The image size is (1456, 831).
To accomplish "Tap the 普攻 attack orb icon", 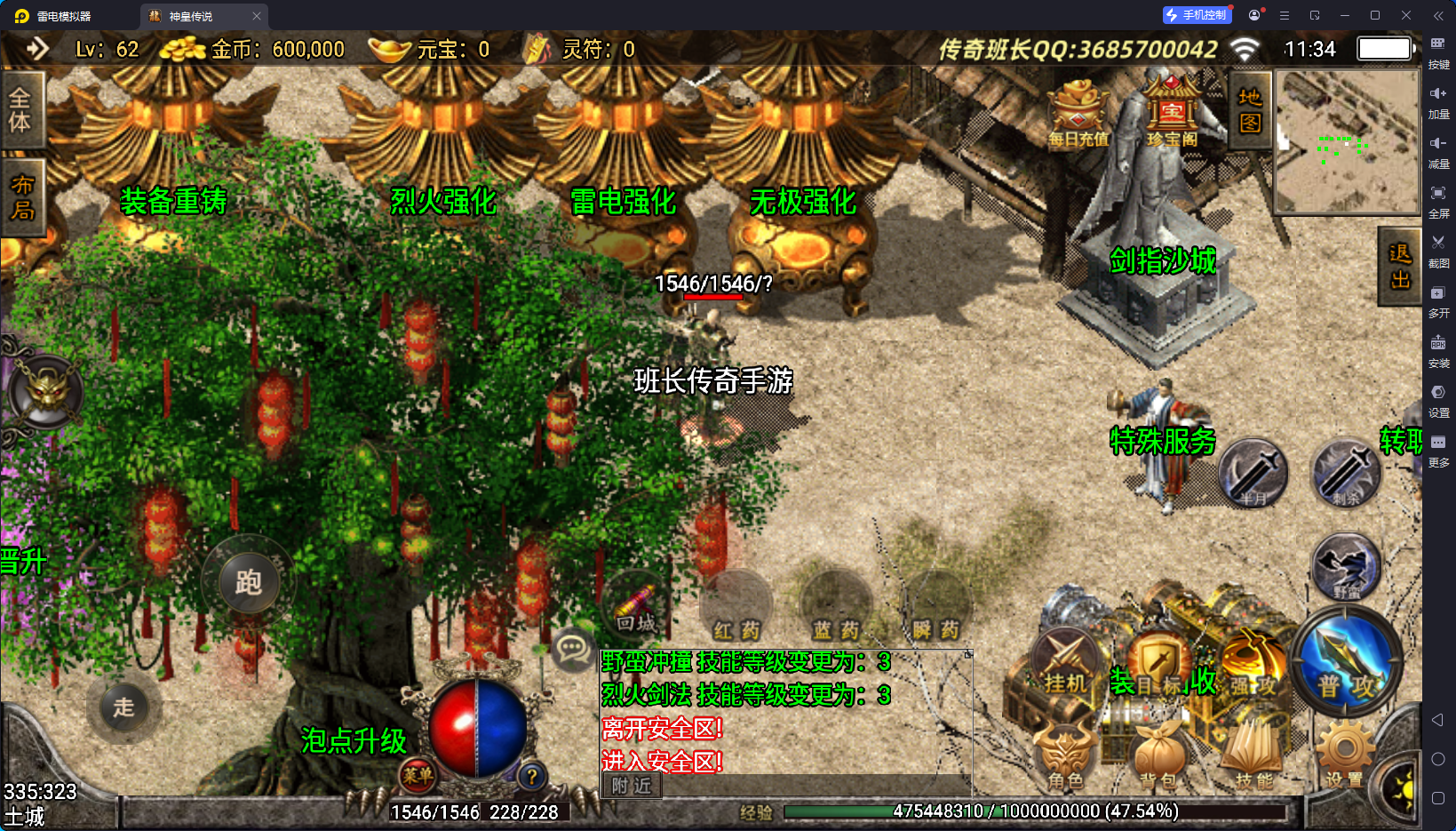I will tap(1346, 662).
